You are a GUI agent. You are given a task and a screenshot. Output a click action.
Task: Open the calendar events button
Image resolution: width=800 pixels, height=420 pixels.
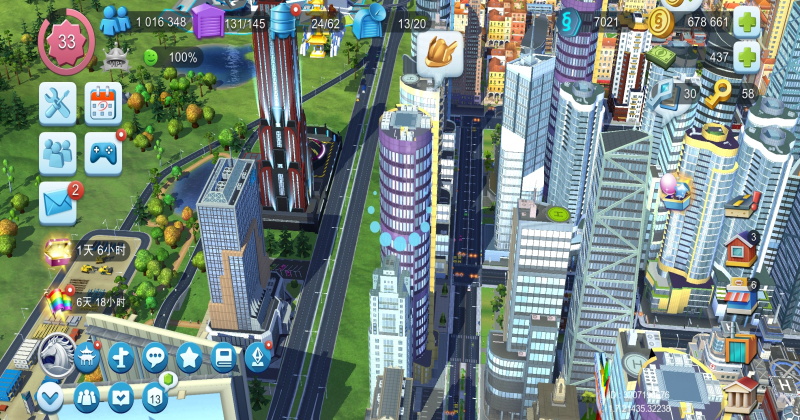(x=103, y=102)
